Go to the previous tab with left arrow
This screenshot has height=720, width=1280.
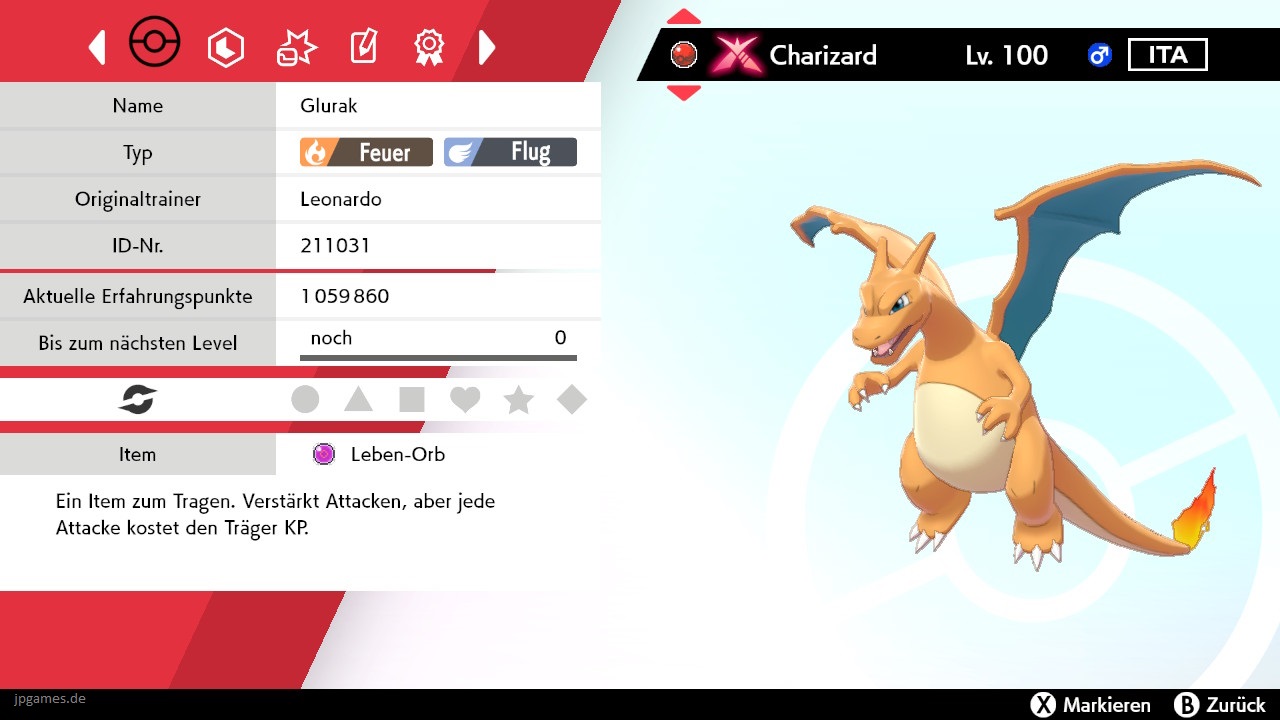point(97,47)
